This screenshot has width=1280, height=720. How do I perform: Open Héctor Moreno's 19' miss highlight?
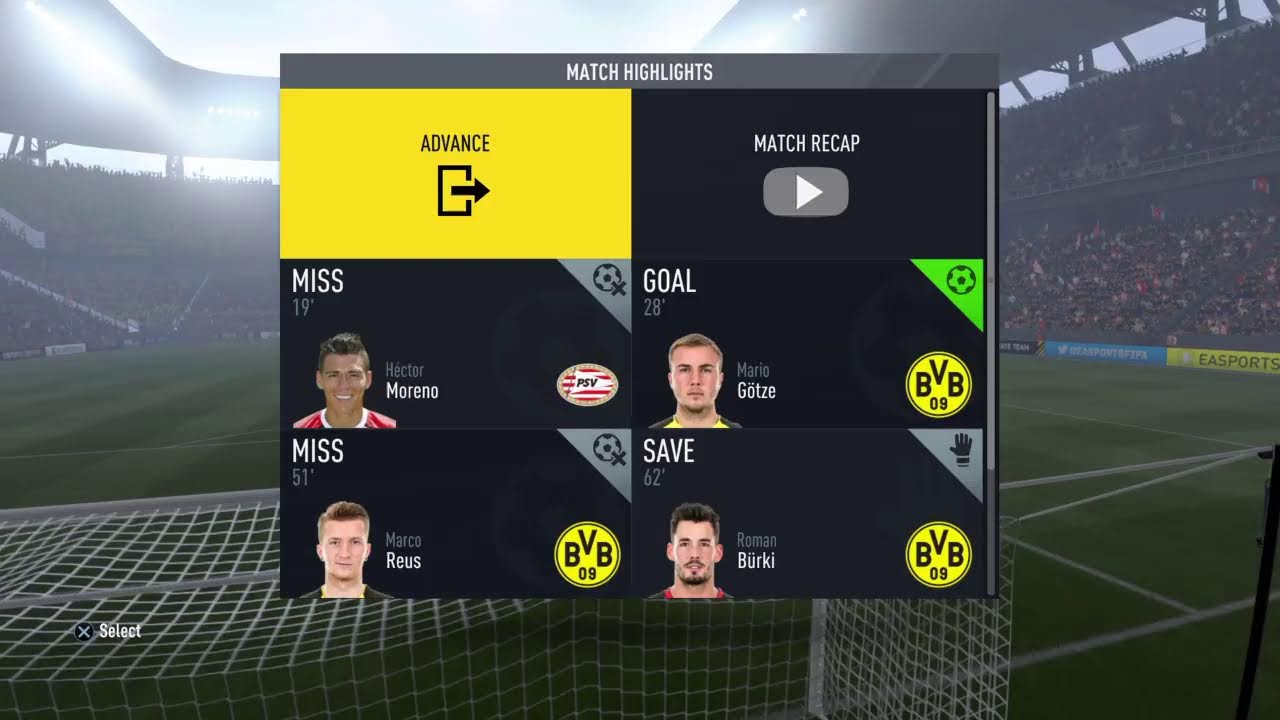click(x=455, y=344)
